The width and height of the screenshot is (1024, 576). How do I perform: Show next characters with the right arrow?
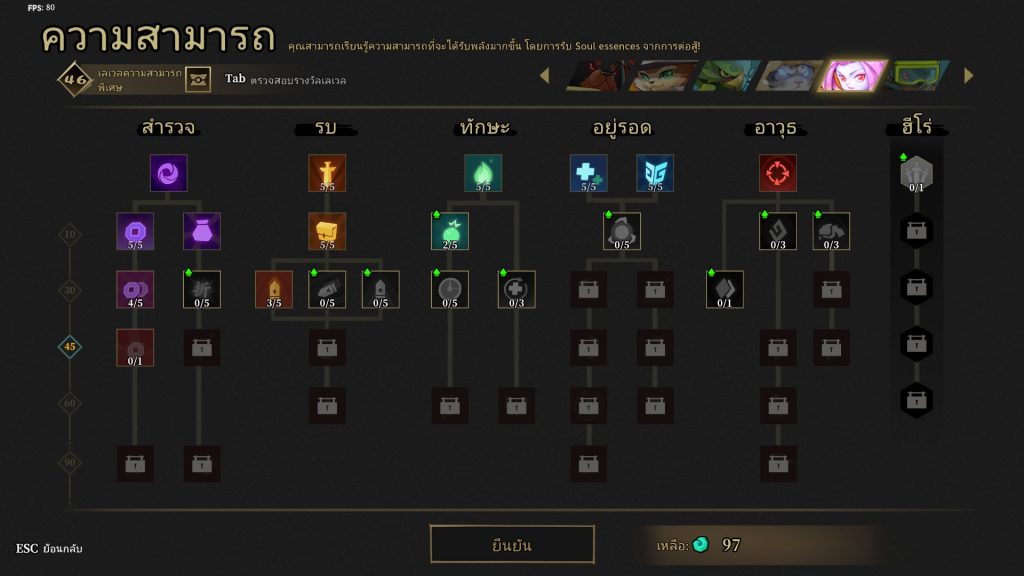(968, 76)
